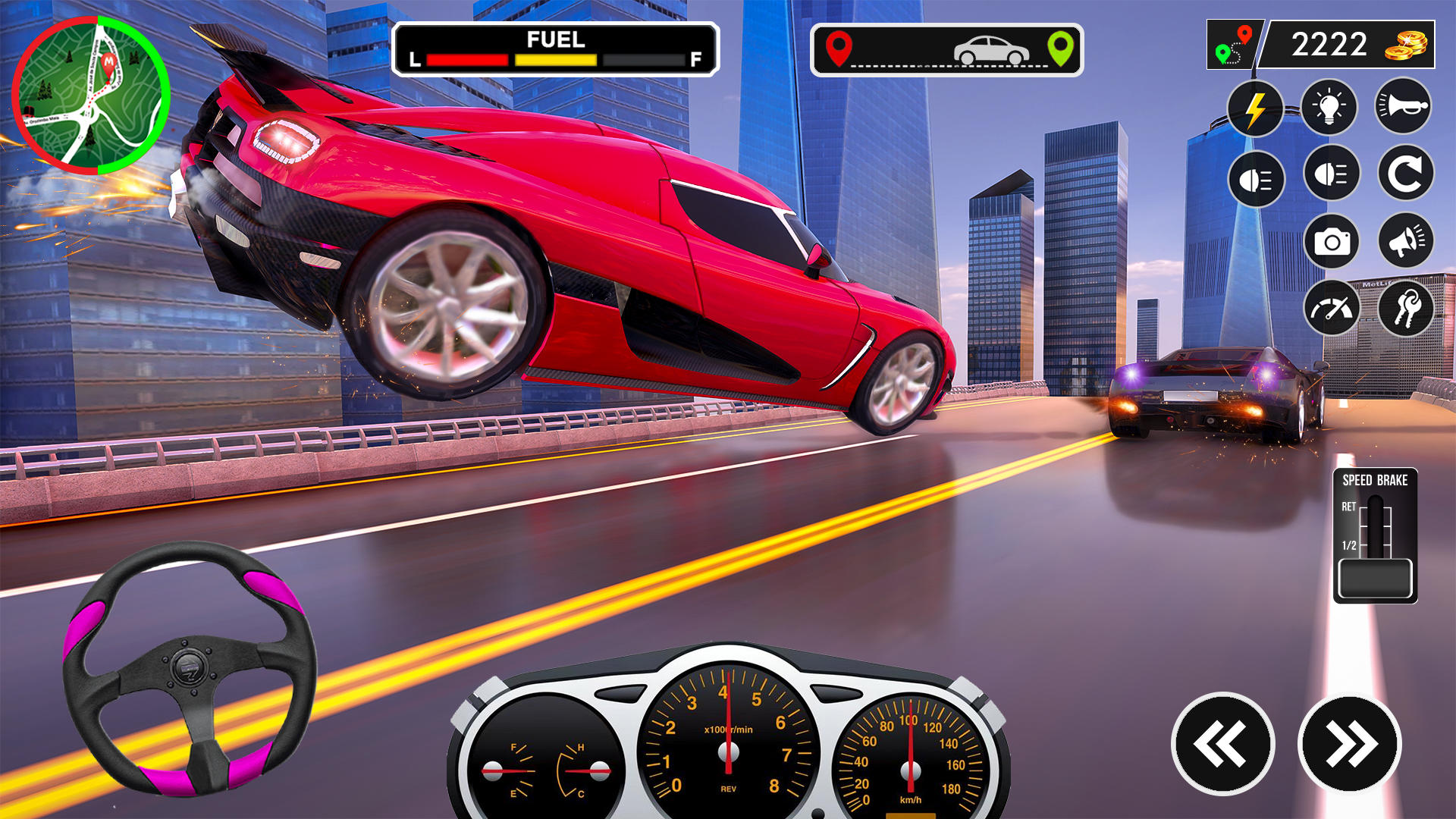Open the circular minimap

[x=91, y=96]
